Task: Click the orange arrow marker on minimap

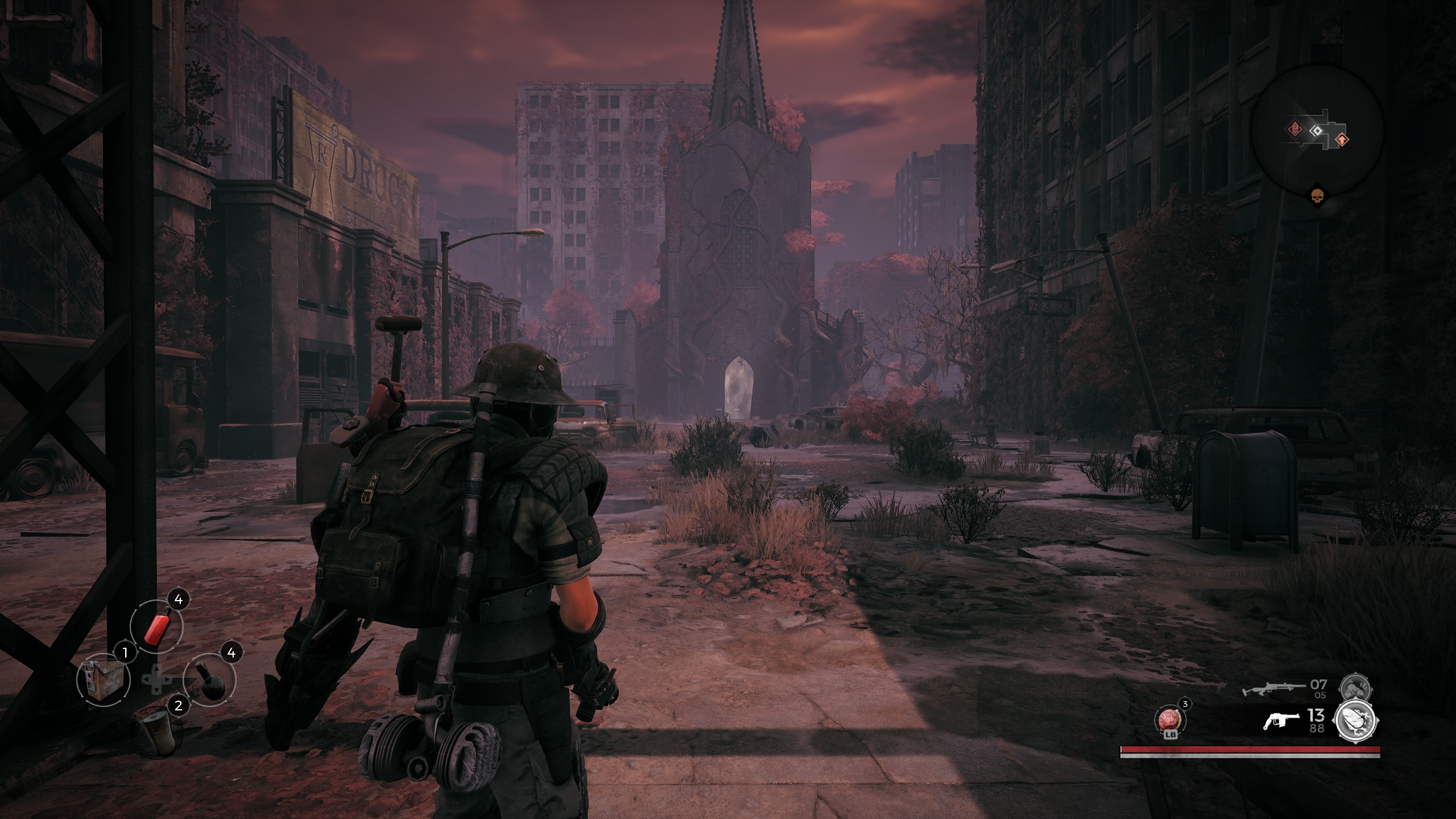Action: coord(1341,139)
